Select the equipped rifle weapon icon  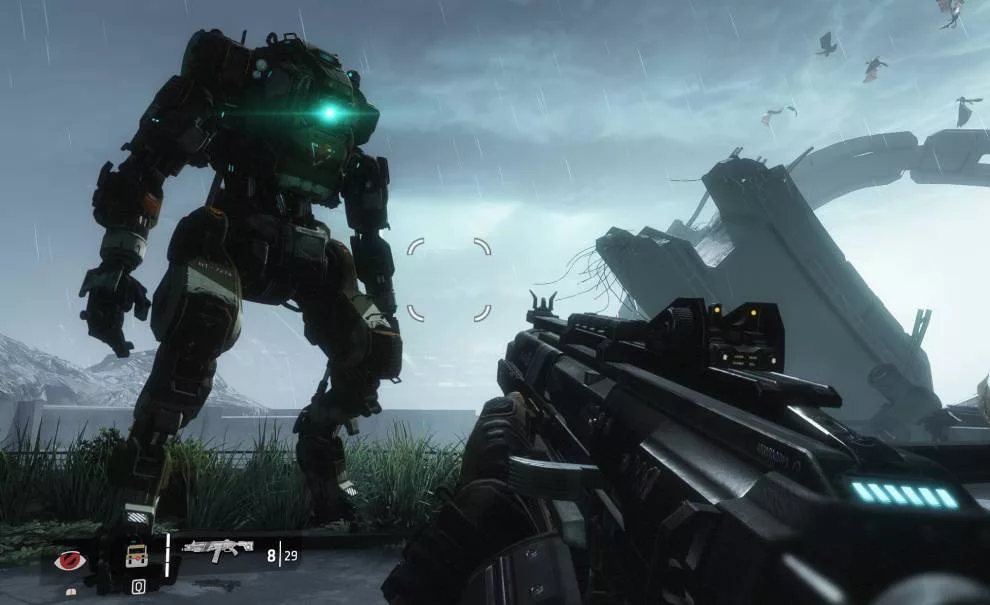click(x=217, y=549)
